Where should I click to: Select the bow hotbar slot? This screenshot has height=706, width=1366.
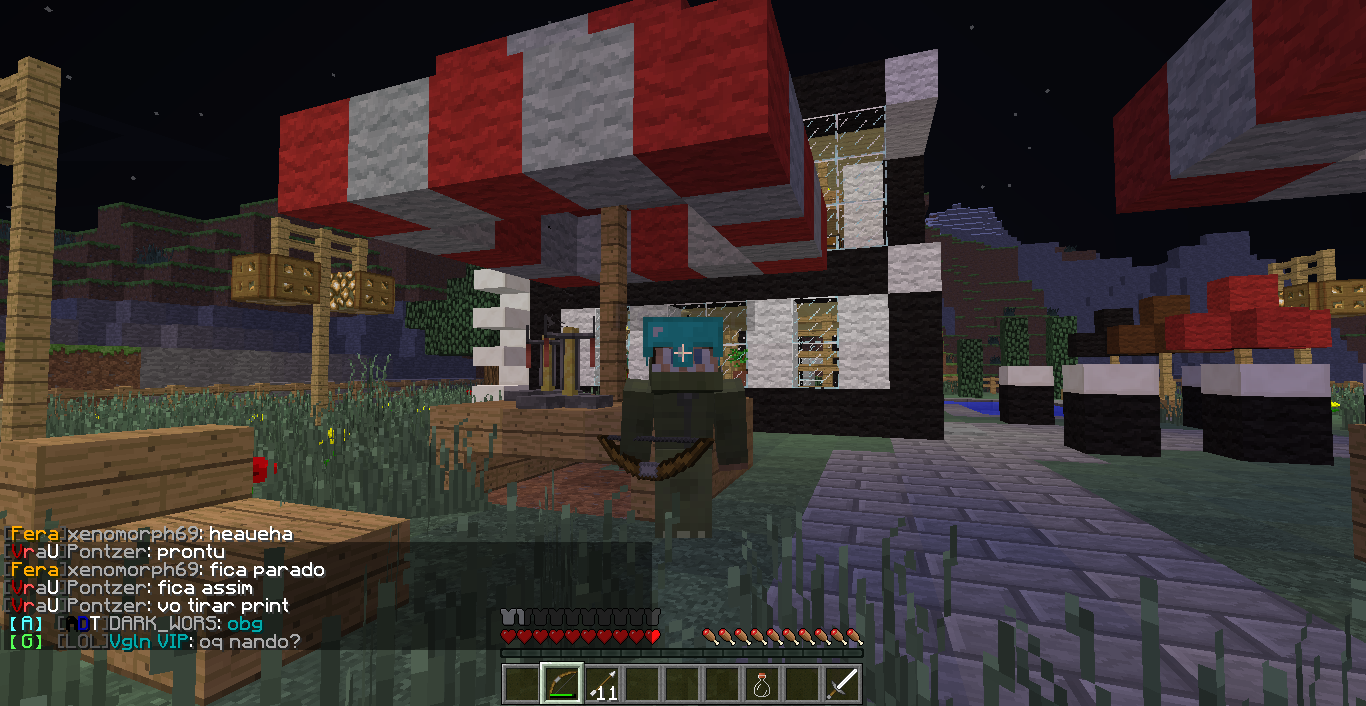click(x=561, y=684)
